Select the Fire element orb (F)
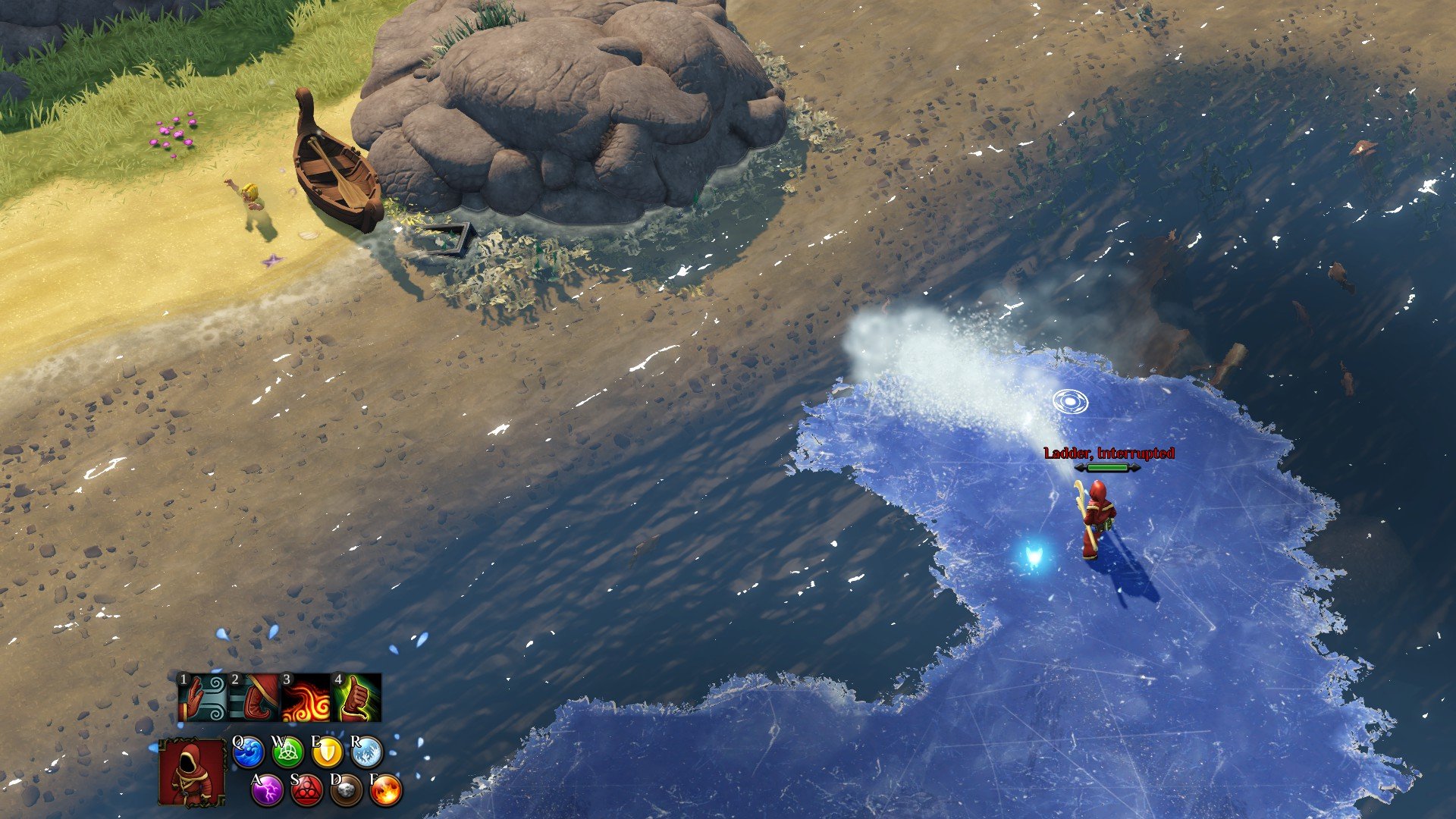This screenshot has height=819, width=1456. [x=384, y=790]
